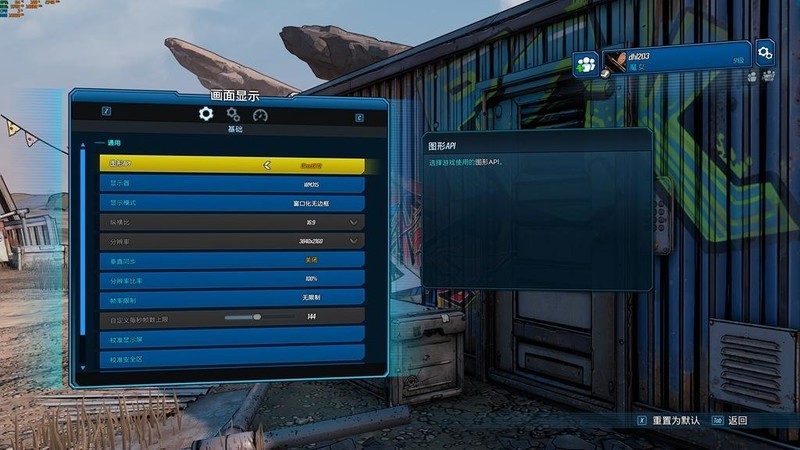The image size is (800, 450).
Task: Switch to the gauge performance tab
Action: (261, 115)
